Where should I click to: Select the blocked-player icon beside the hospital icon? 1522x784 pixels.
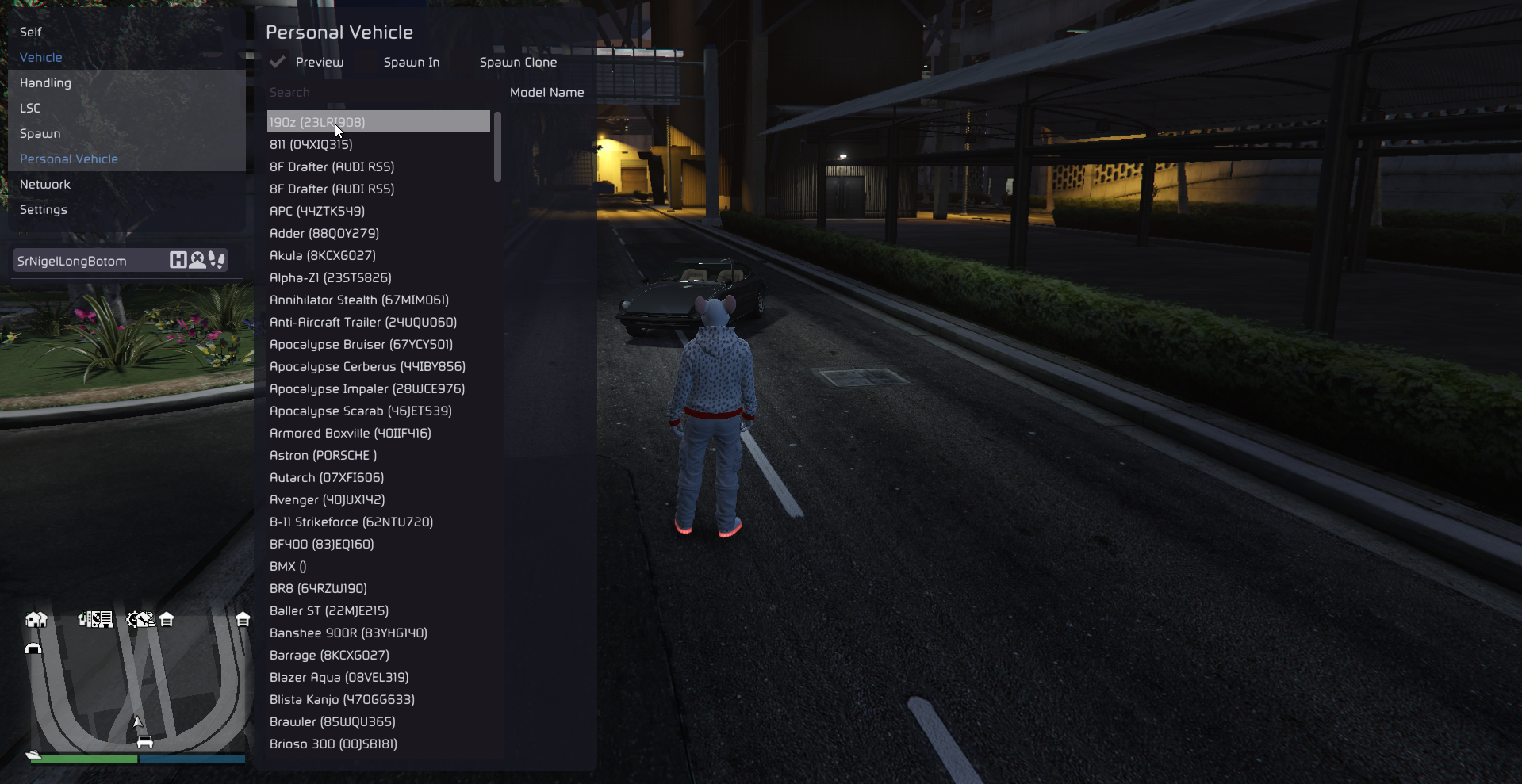point(197,260)
